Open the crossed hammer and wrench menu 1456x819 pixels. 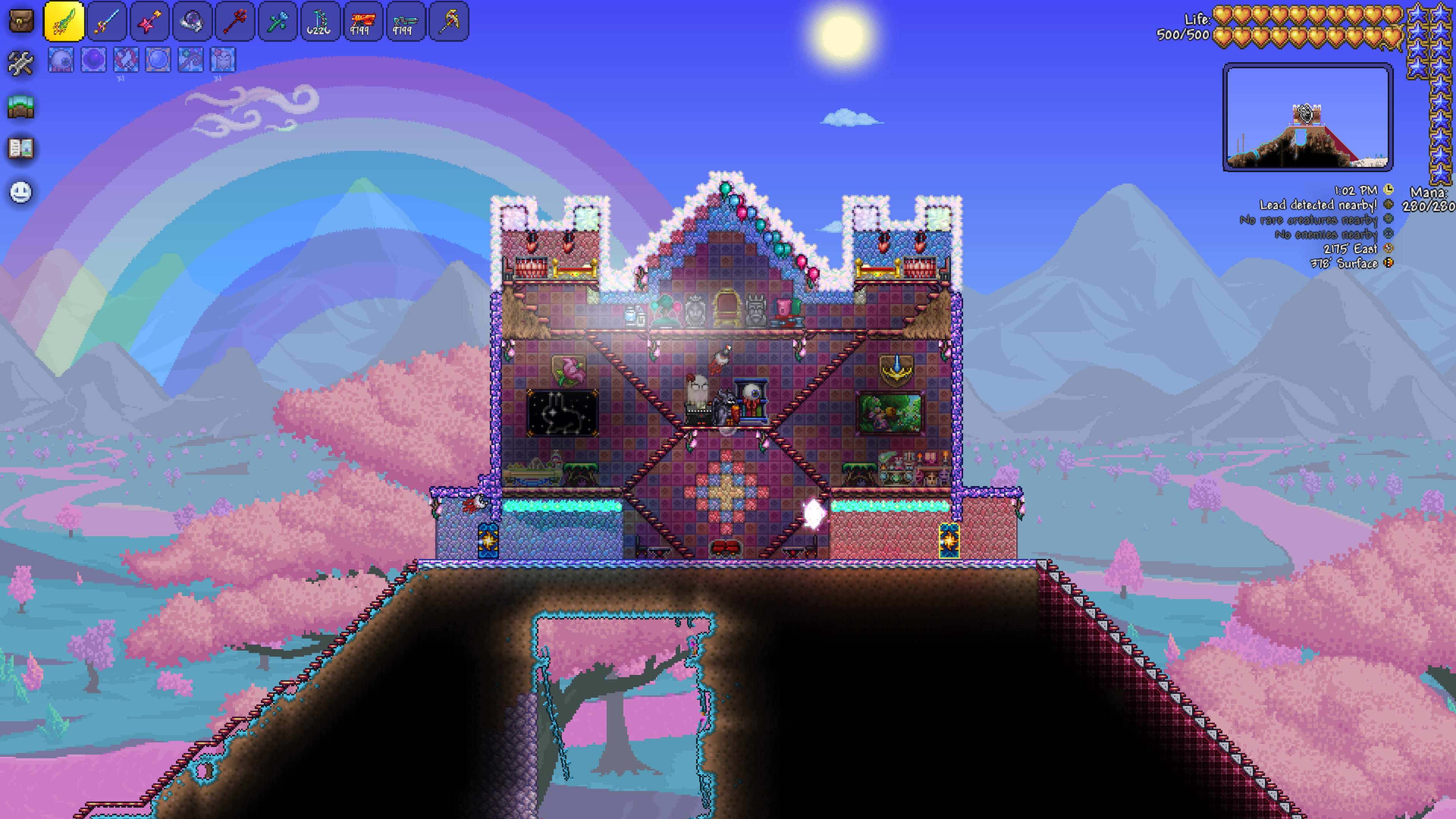pos(21,63)
